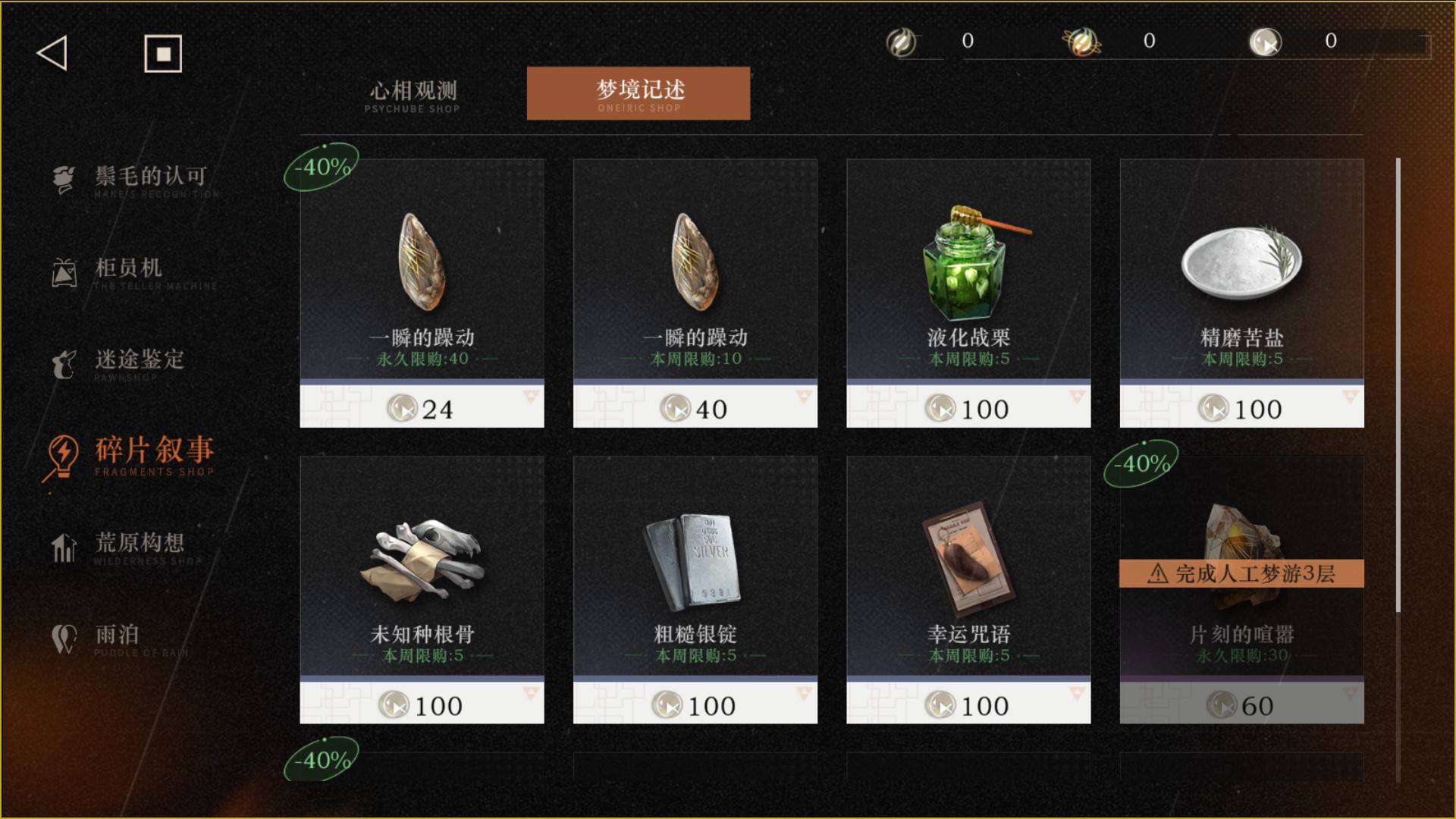Click the shop list scrollbar
The height and width of the screenshot is (819, 1456).
(1398, 385)
